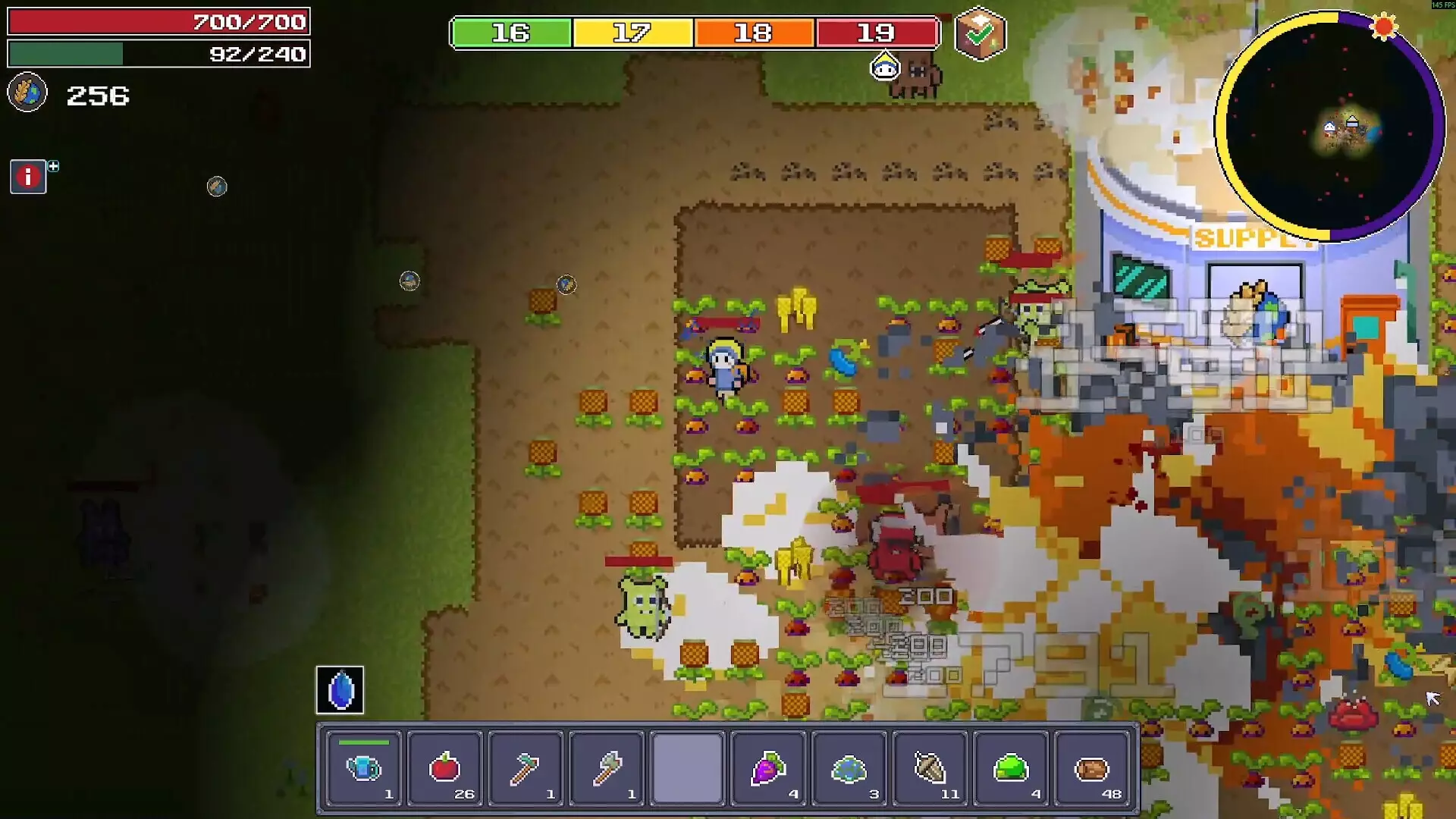Click the small plus beside the info button
1456x819 pixels.
(54, 166)
